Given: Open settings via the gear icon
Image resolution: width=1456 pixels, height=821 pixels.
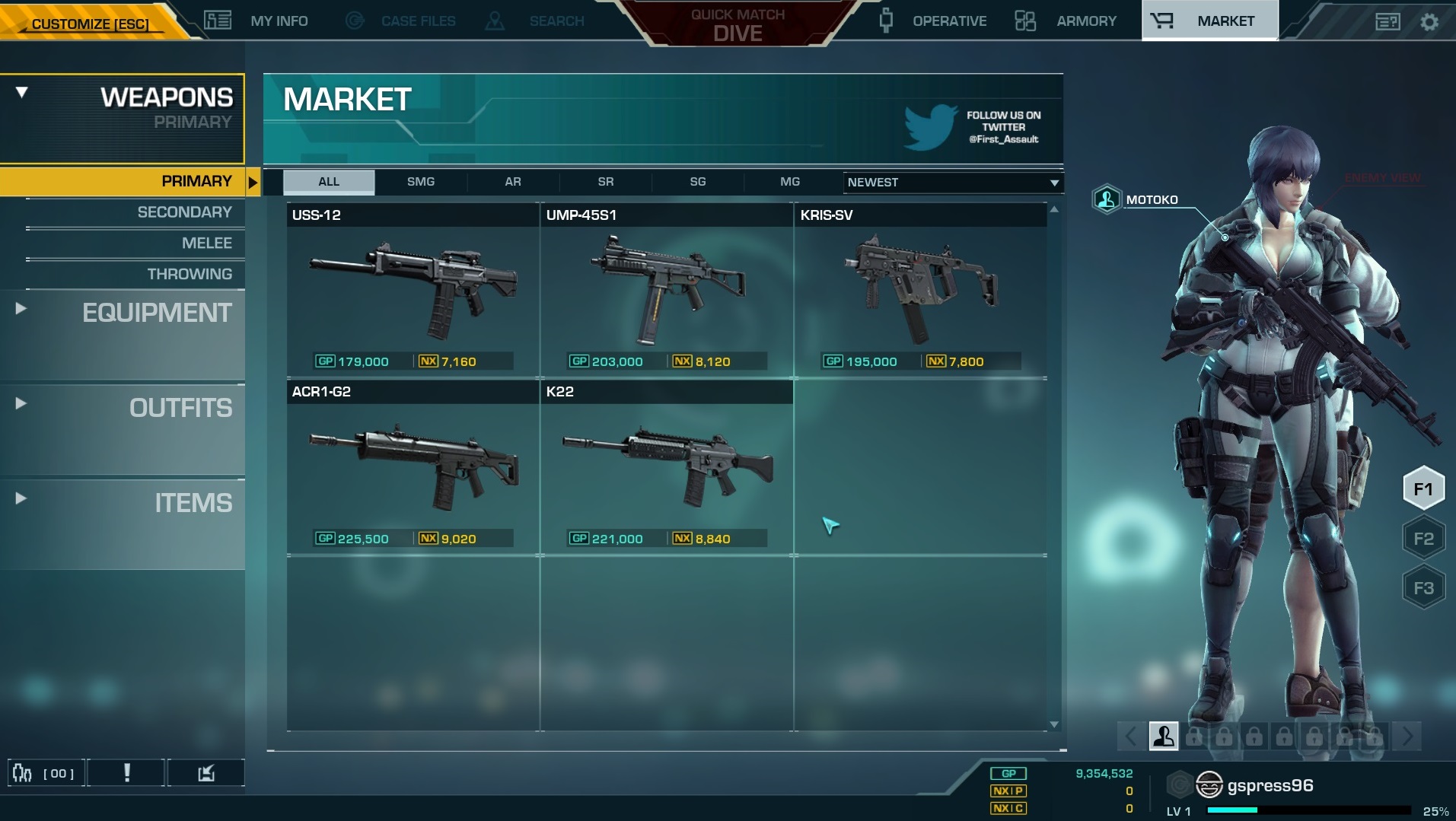Looking at the screenshot, I should [1429, 22].
